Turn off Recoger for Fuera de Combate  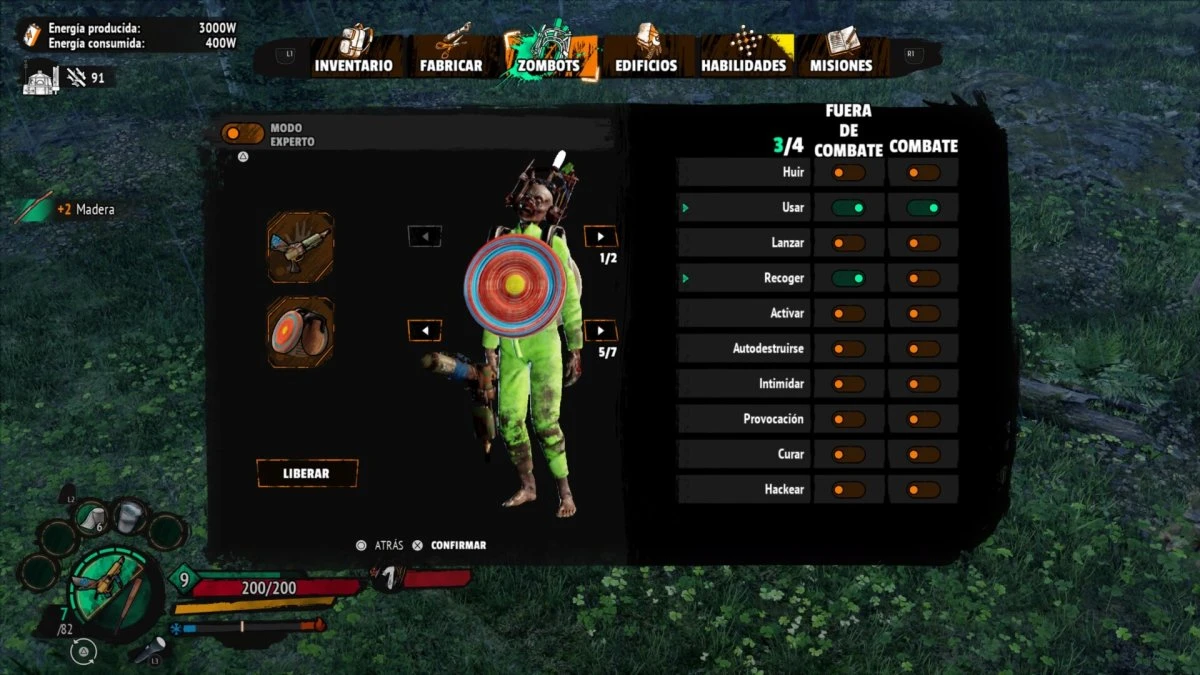tap(848, 278)
